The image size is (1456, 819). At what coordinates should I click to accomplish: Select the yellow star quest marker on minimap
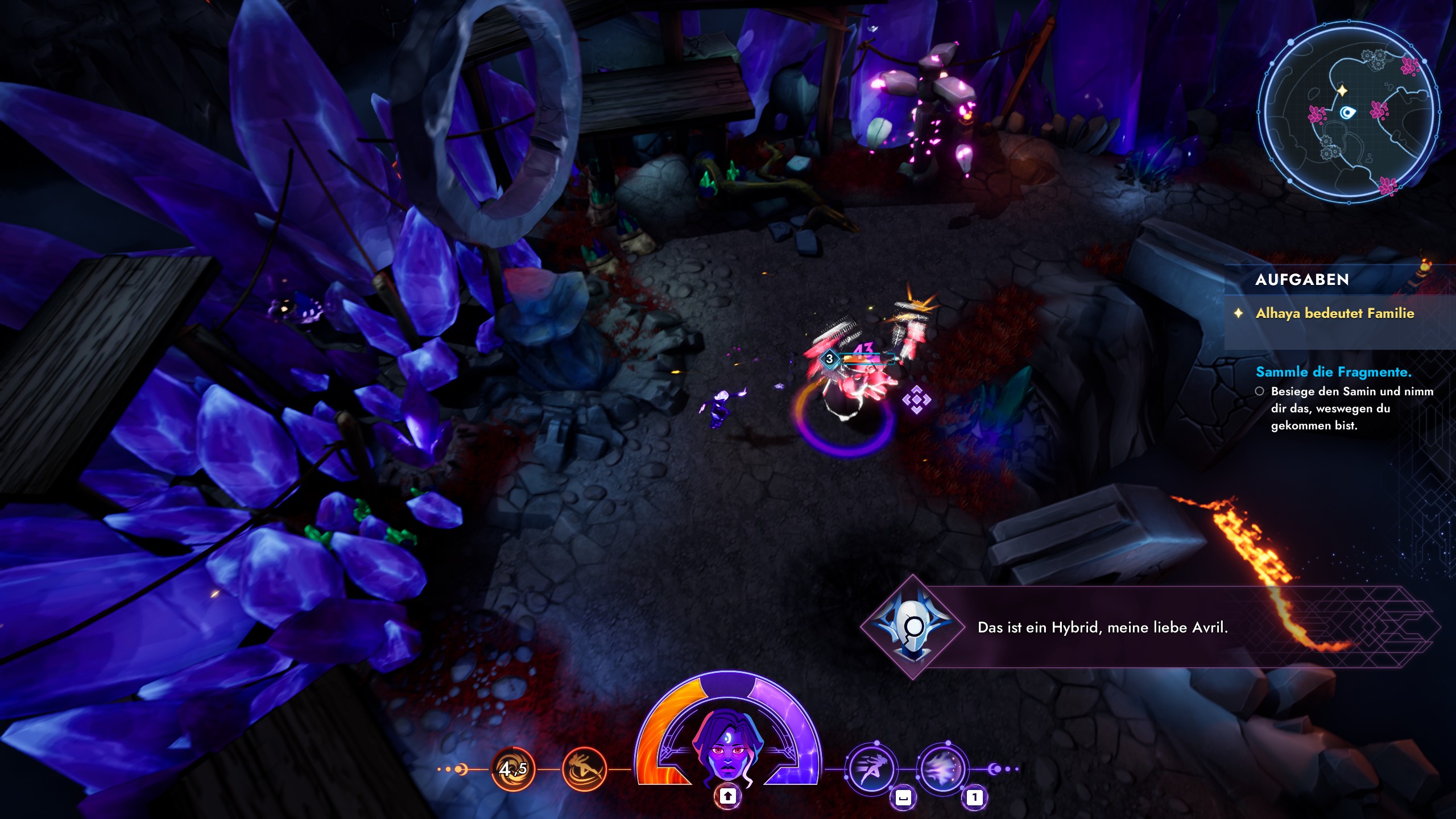[1342, 90]
